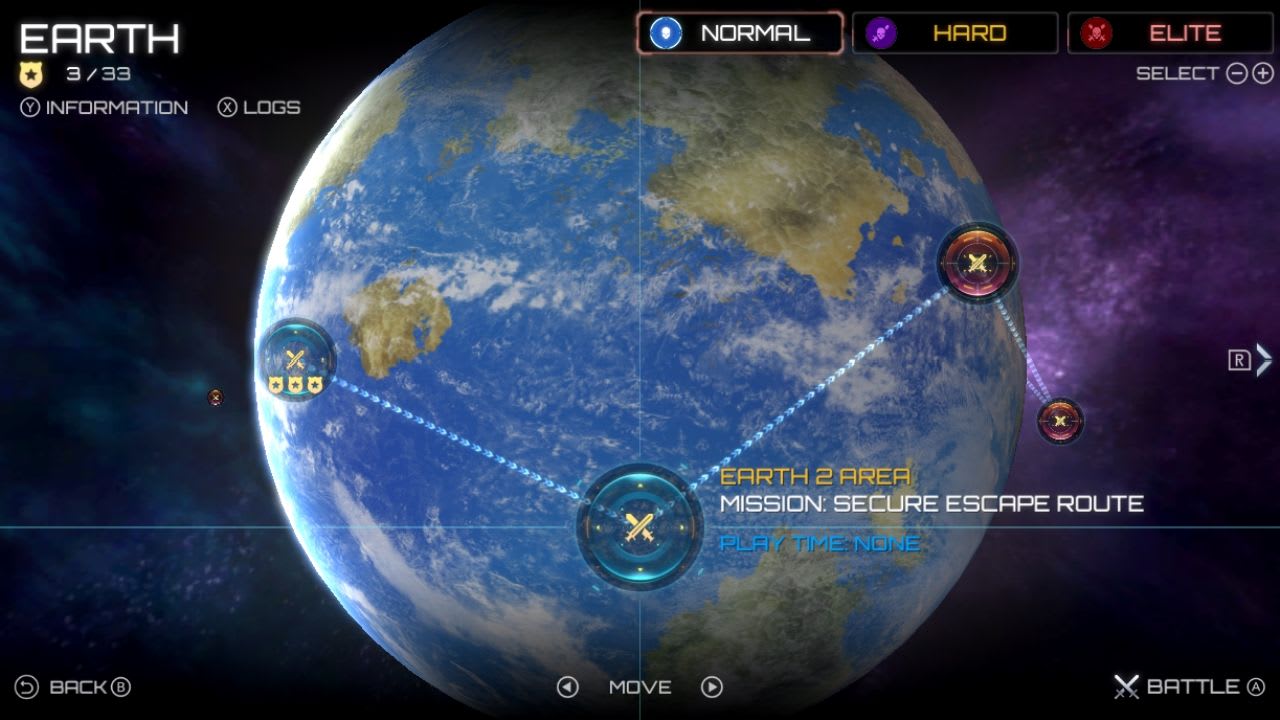Click the crossed swords icon next to BATTLE
Screen dimensions: 1280x720
pyautogui.click(x=1128, y=687)
